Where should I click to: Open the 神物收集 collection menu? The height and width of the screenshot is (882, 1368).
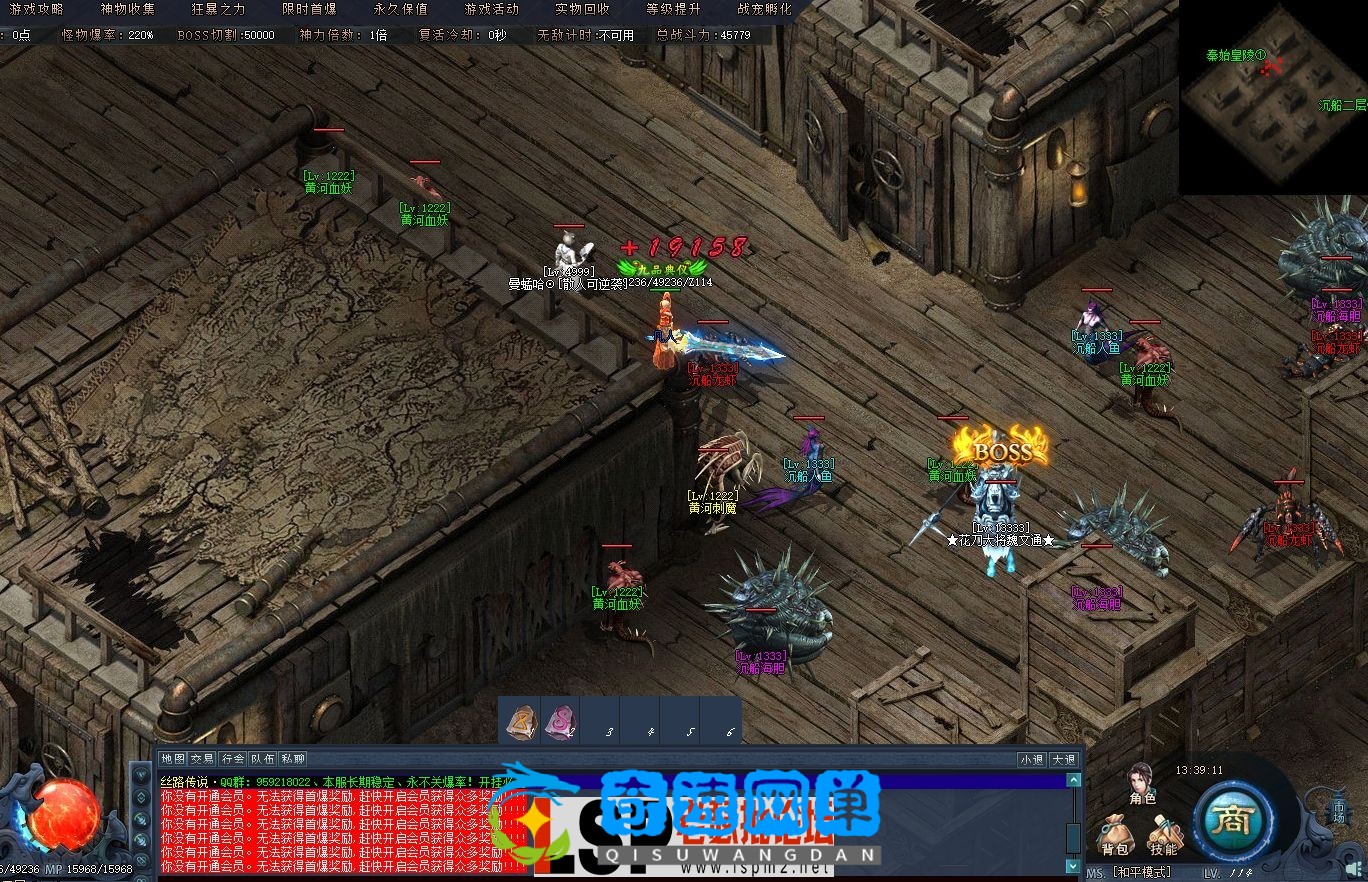[128, 9]
